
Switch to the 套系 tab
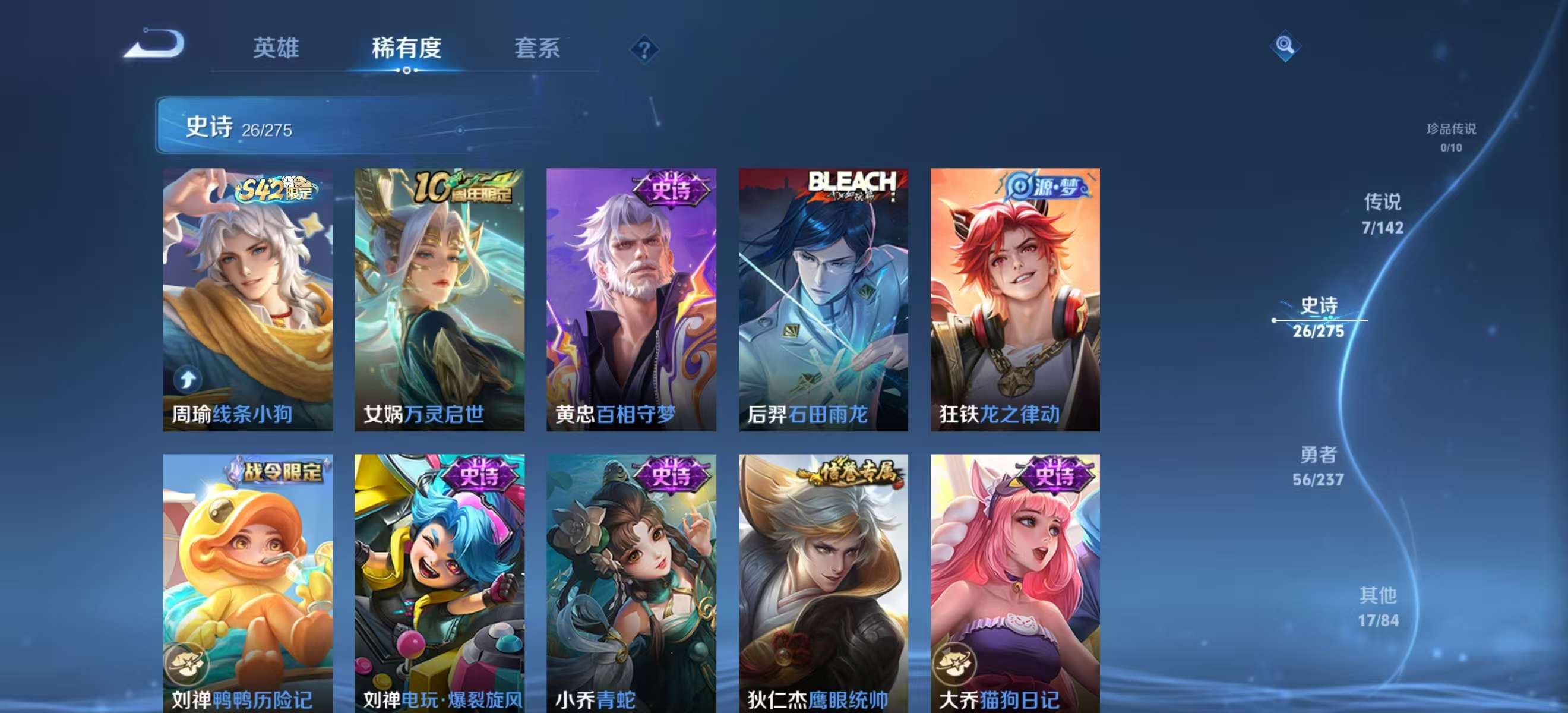point(538,49)
